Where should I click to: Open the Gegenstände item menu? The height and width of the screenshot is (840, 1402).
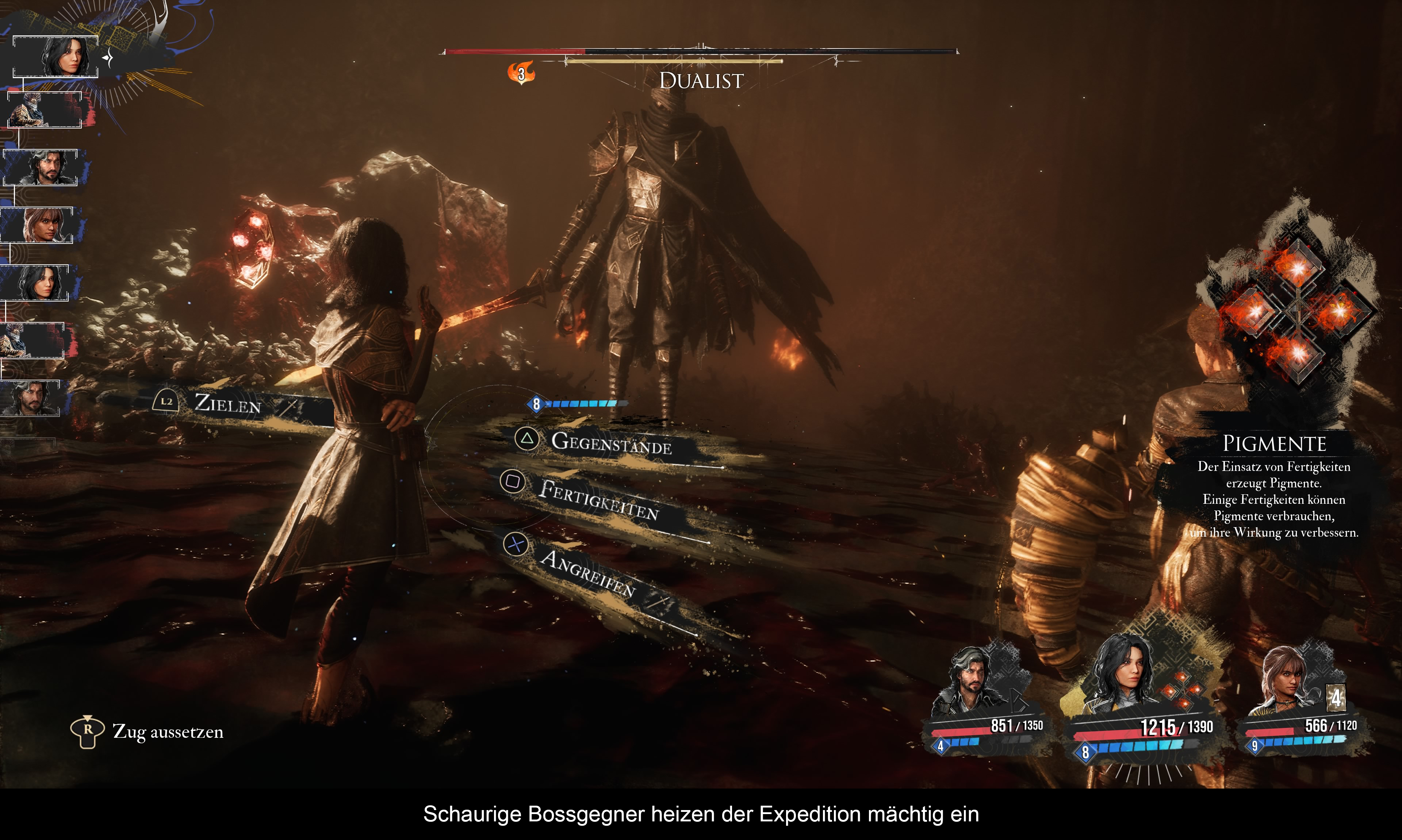611,443
